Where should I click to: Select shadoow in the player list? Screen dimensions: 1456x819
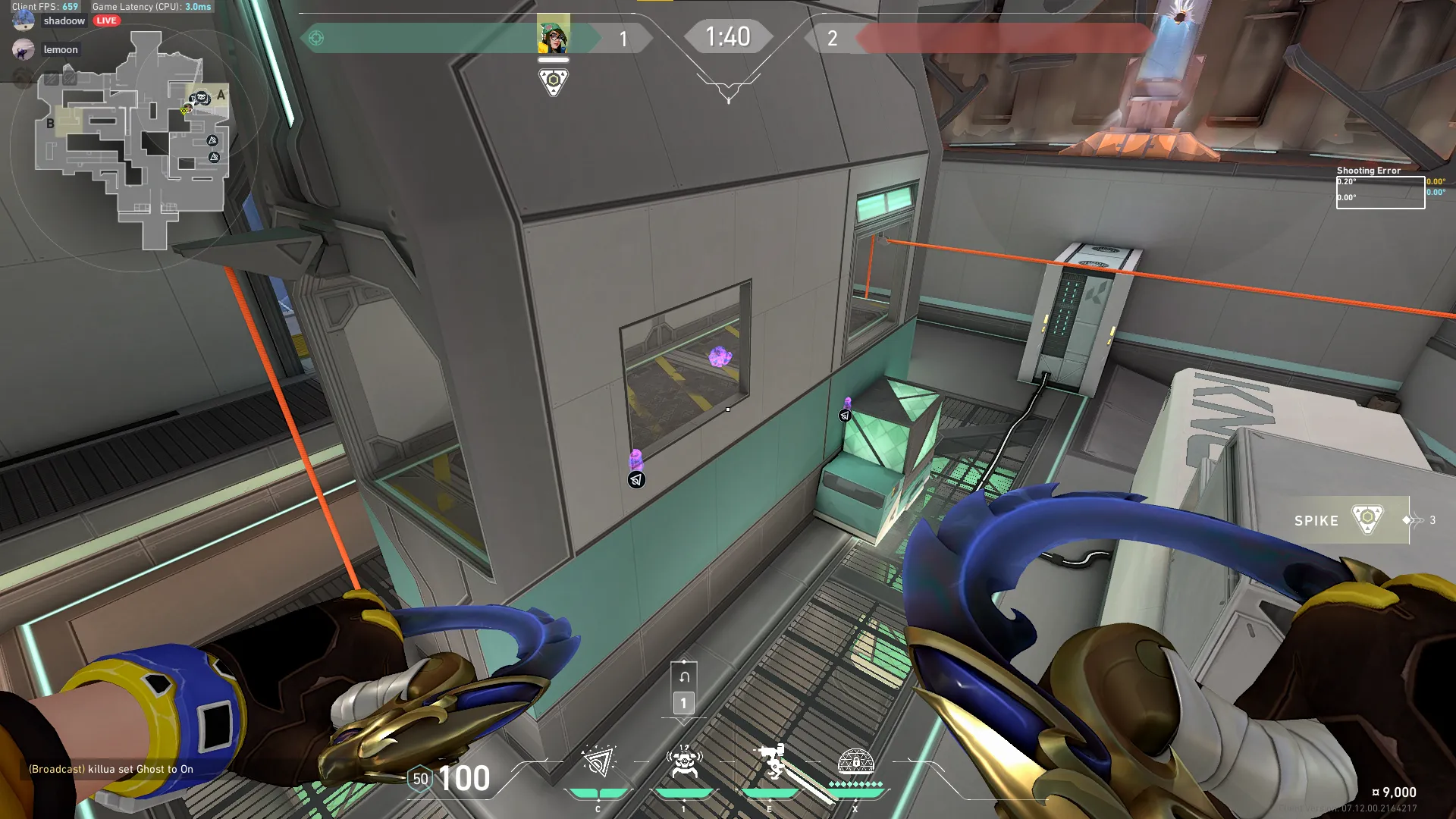click(x=64, y=20)
